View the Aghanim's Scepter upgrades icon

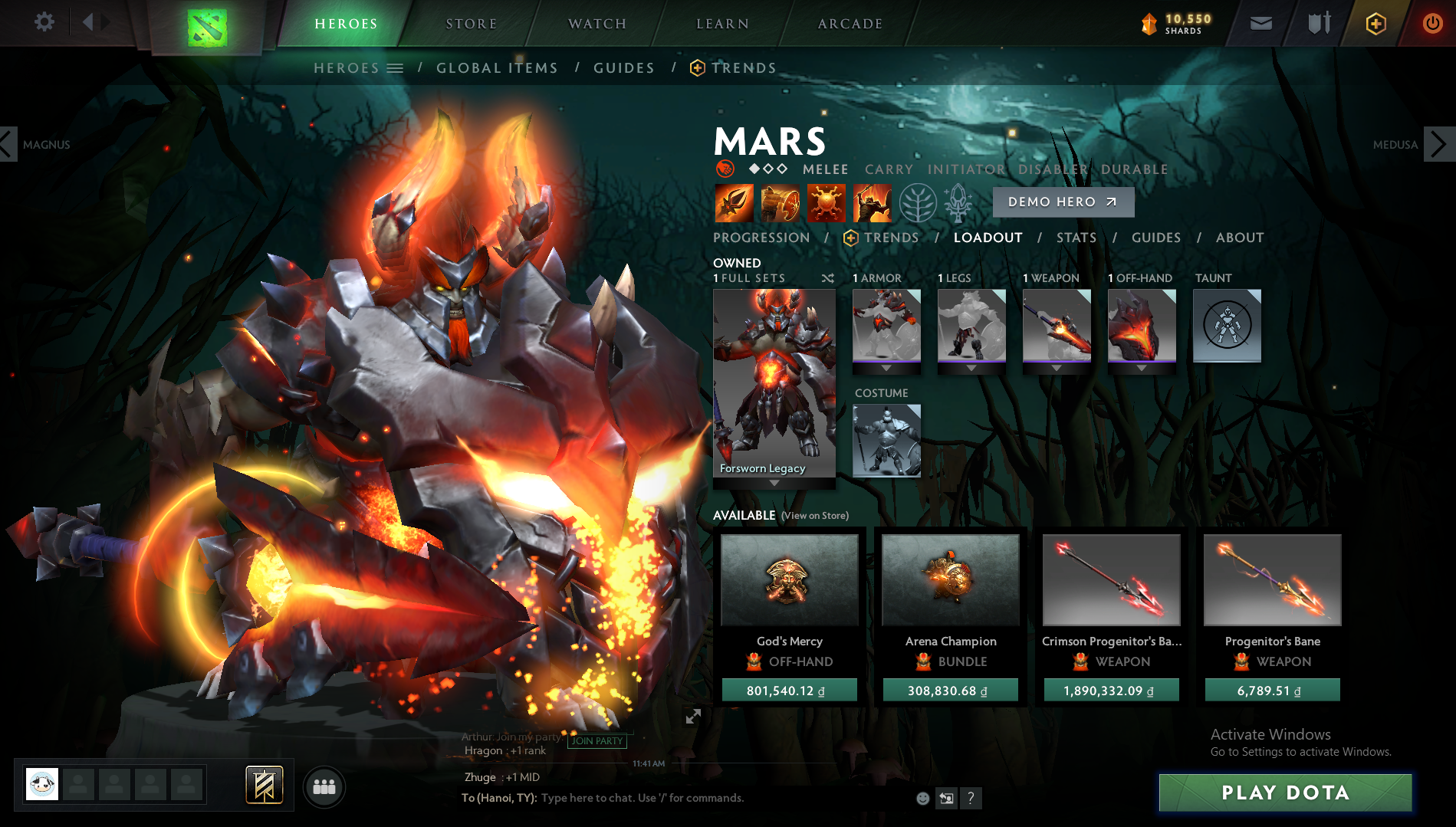point(958,202)
